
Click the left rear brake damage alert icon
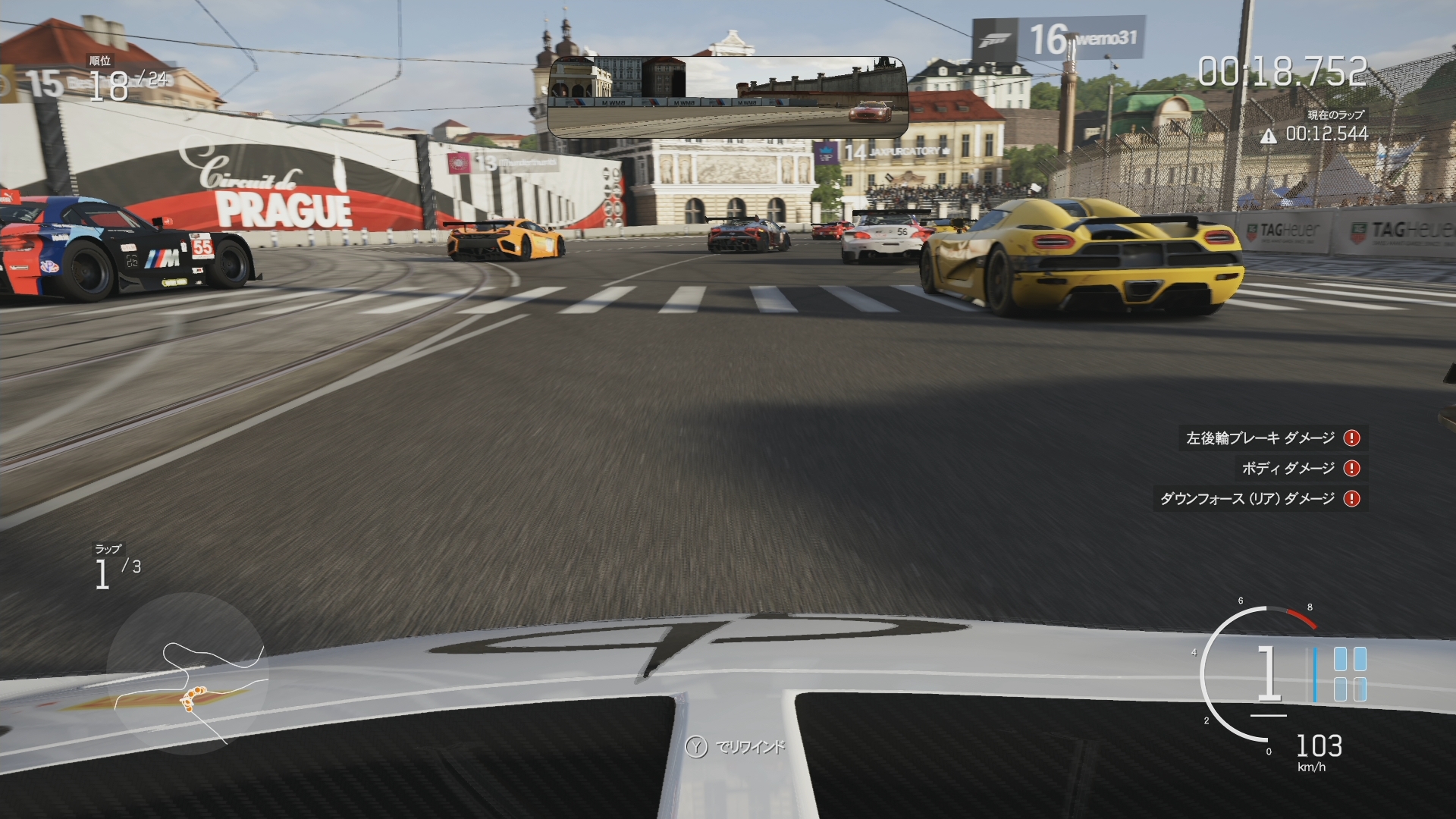click(1351, 438)
